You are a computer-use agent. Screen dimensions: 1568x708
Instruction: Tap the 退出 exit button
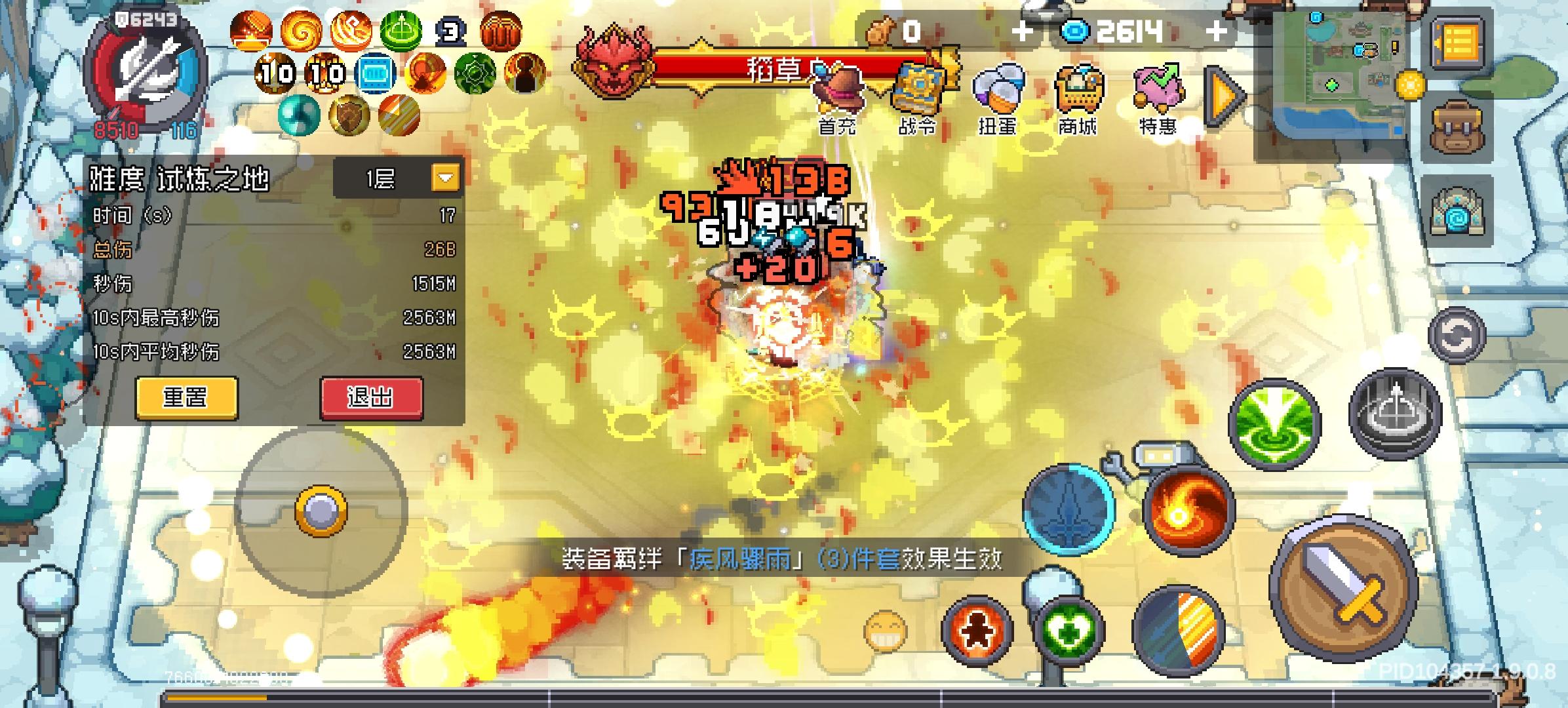click(x=371, y=397)
